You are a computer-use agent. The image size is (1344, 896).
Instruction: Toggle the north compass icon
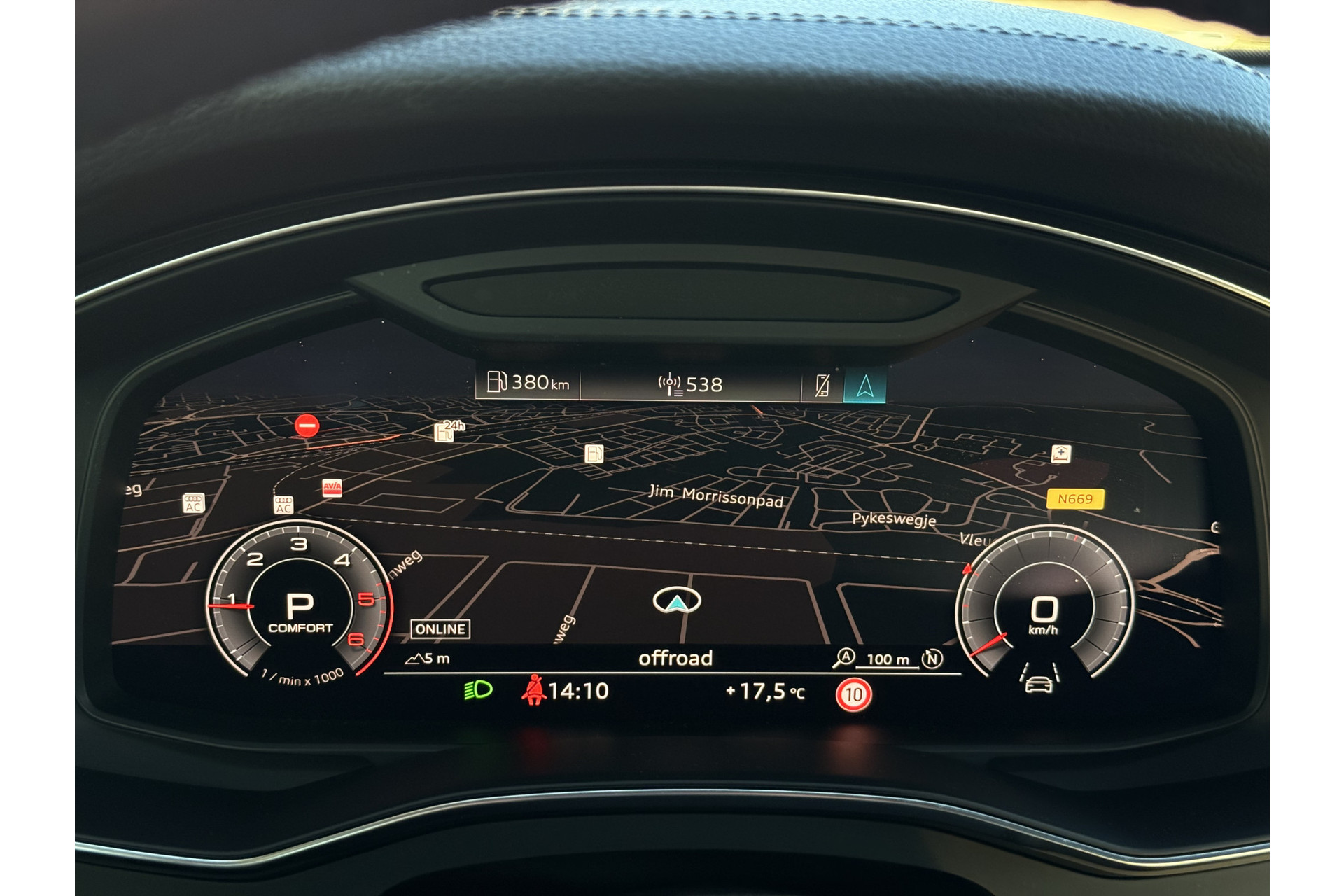[x=932, y=659]
